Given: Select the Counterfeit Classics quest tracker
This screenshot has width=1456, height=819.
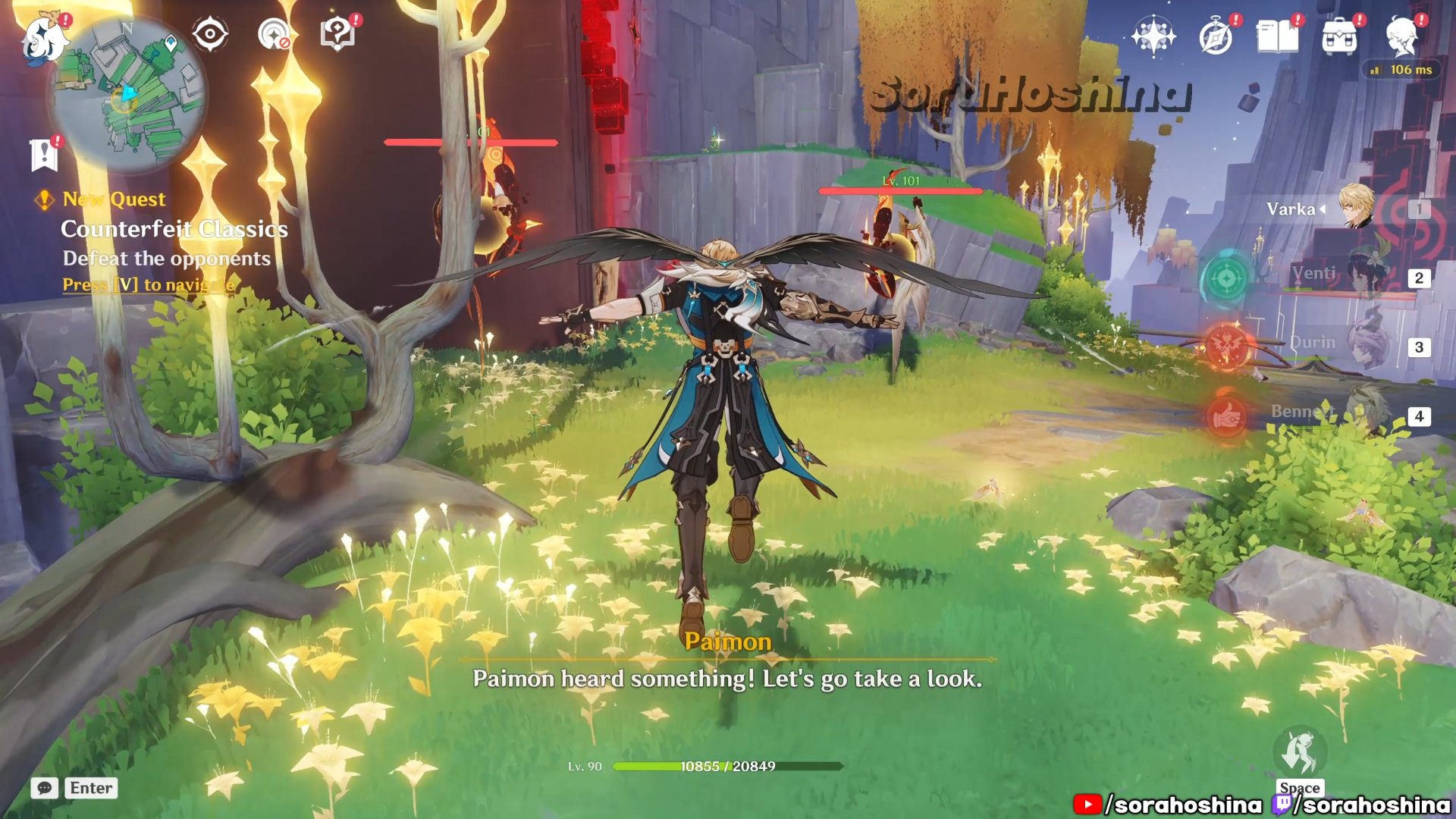Looking at the screenshot, I should coord(174,229).
